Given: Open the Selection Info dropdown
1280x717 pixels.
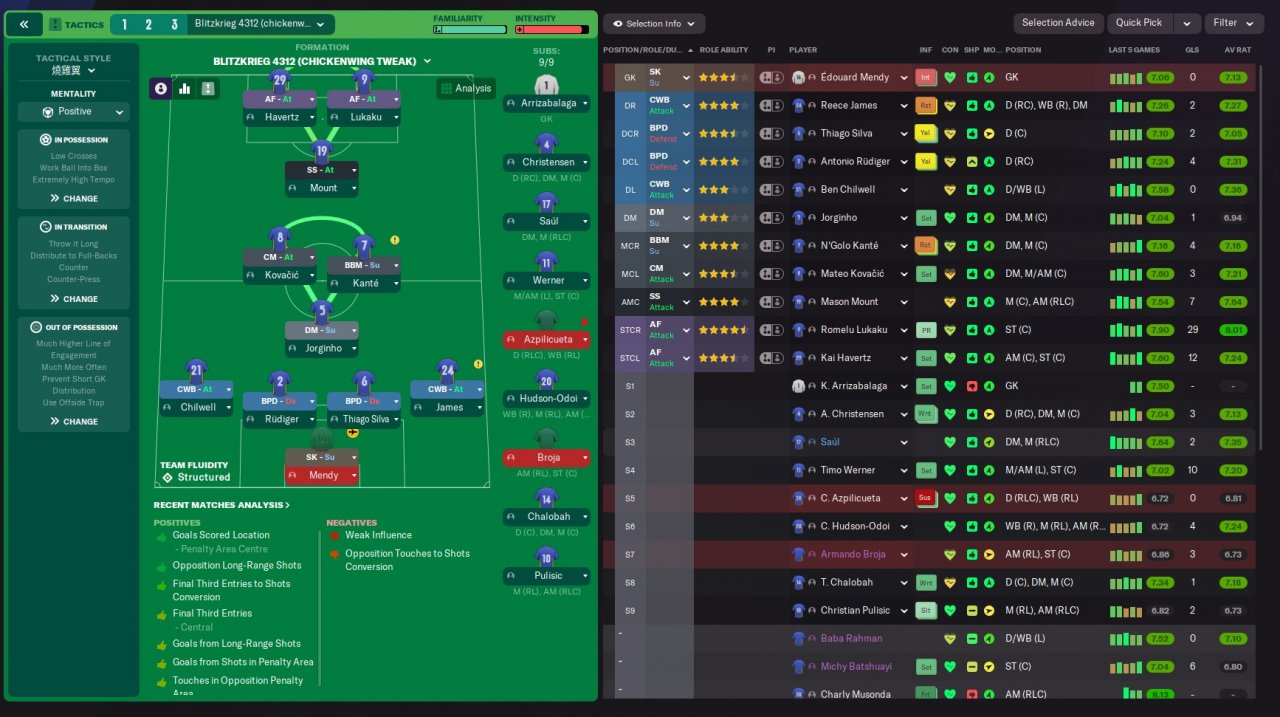Looking at the screenshot, I should (x=654, y=23).
